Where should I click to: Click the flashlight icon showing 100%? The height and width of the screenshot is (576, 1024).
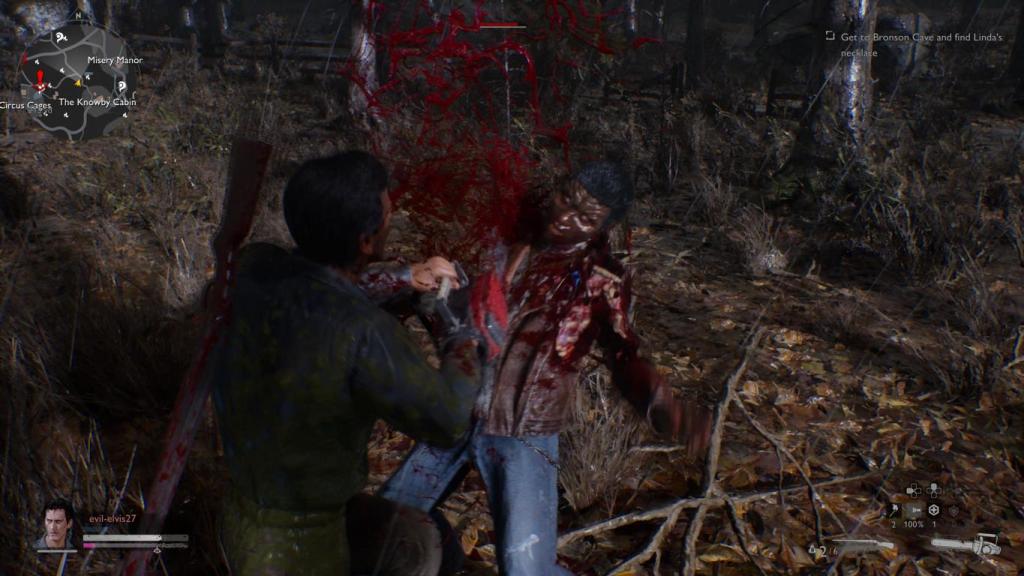coord(914,509)
